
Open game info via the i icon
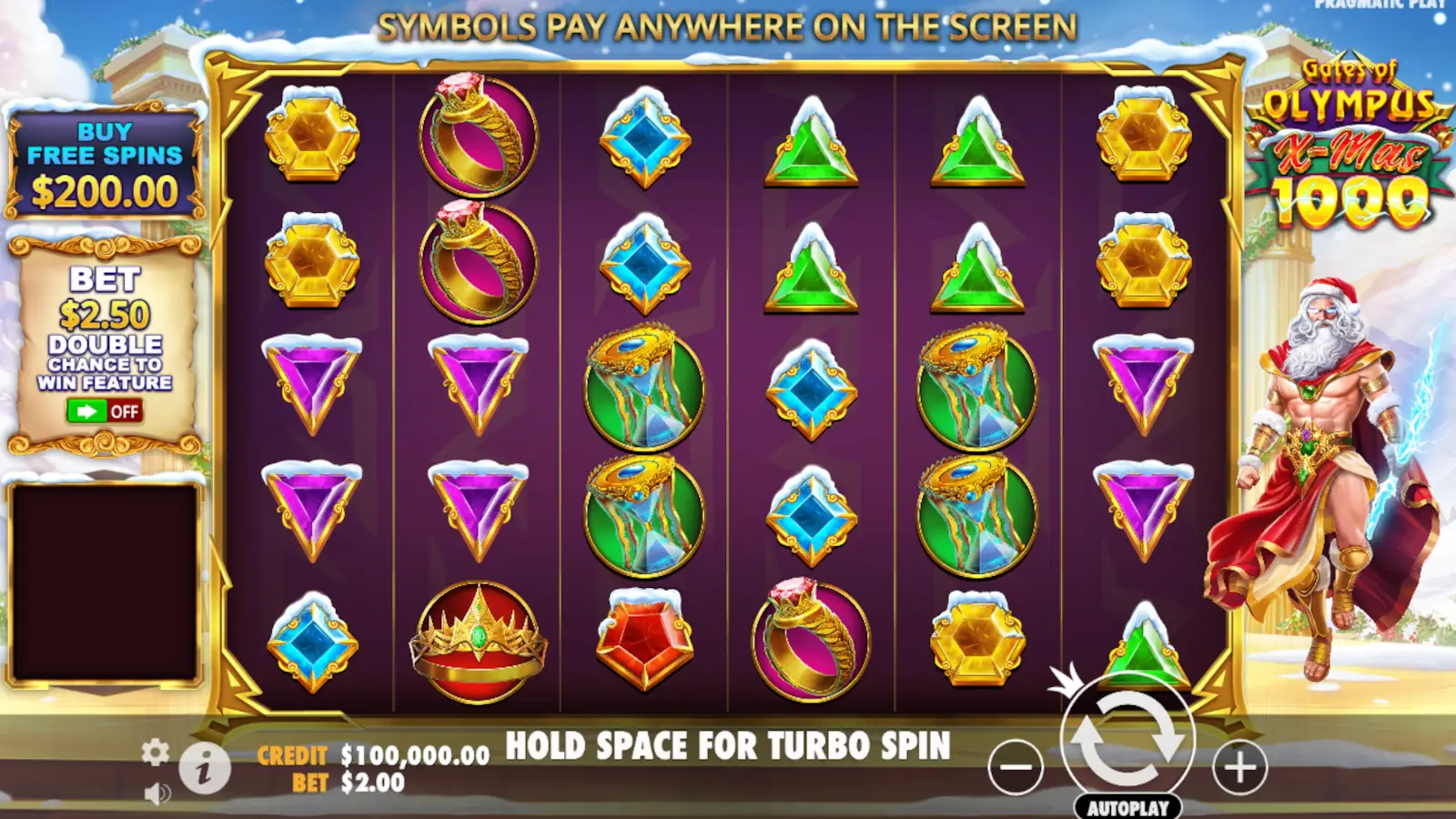204,768
